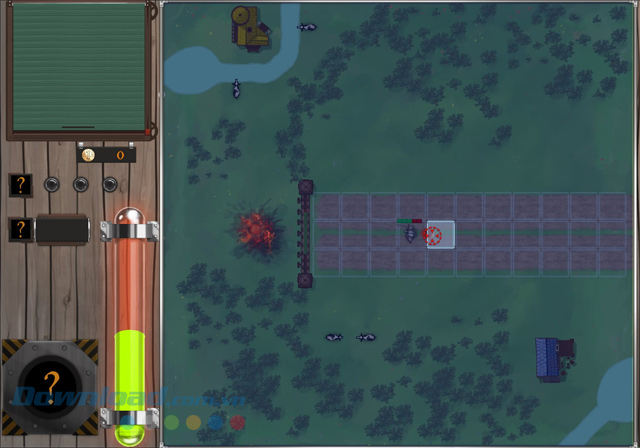
Task: Click the large round hazard-striped question mark button
Action: coord(52,382)
